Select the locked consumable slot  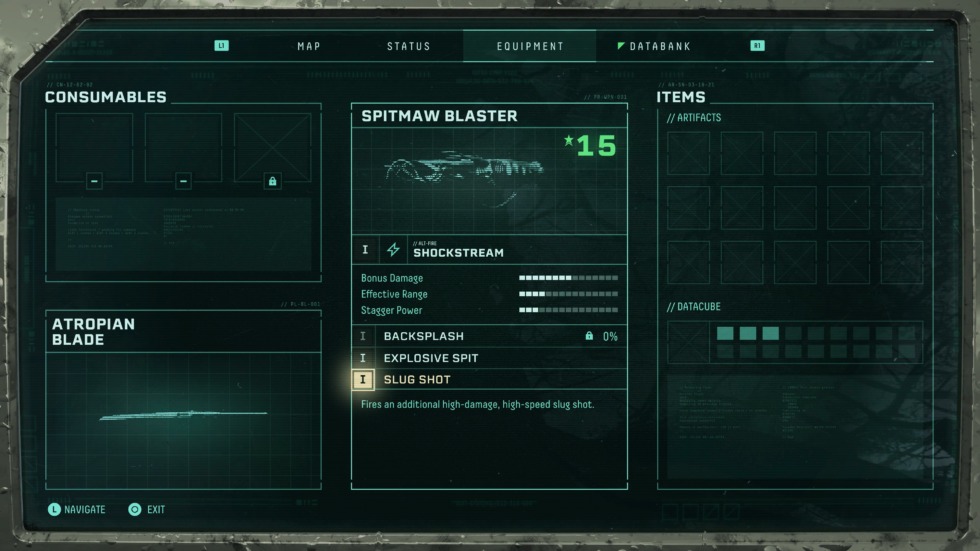(272, 148)
